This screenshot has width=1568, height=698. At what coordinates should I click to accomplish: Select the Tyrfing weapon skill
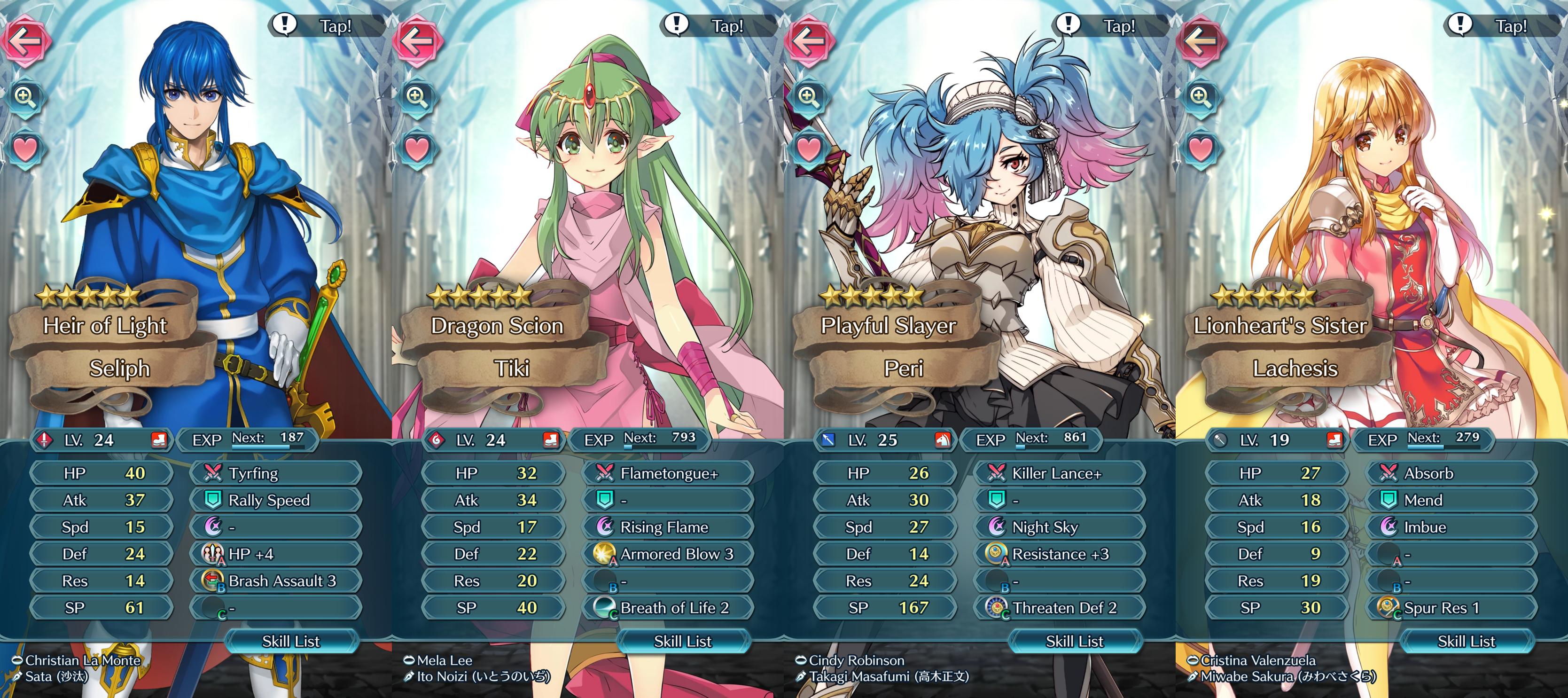pos(276,473)
